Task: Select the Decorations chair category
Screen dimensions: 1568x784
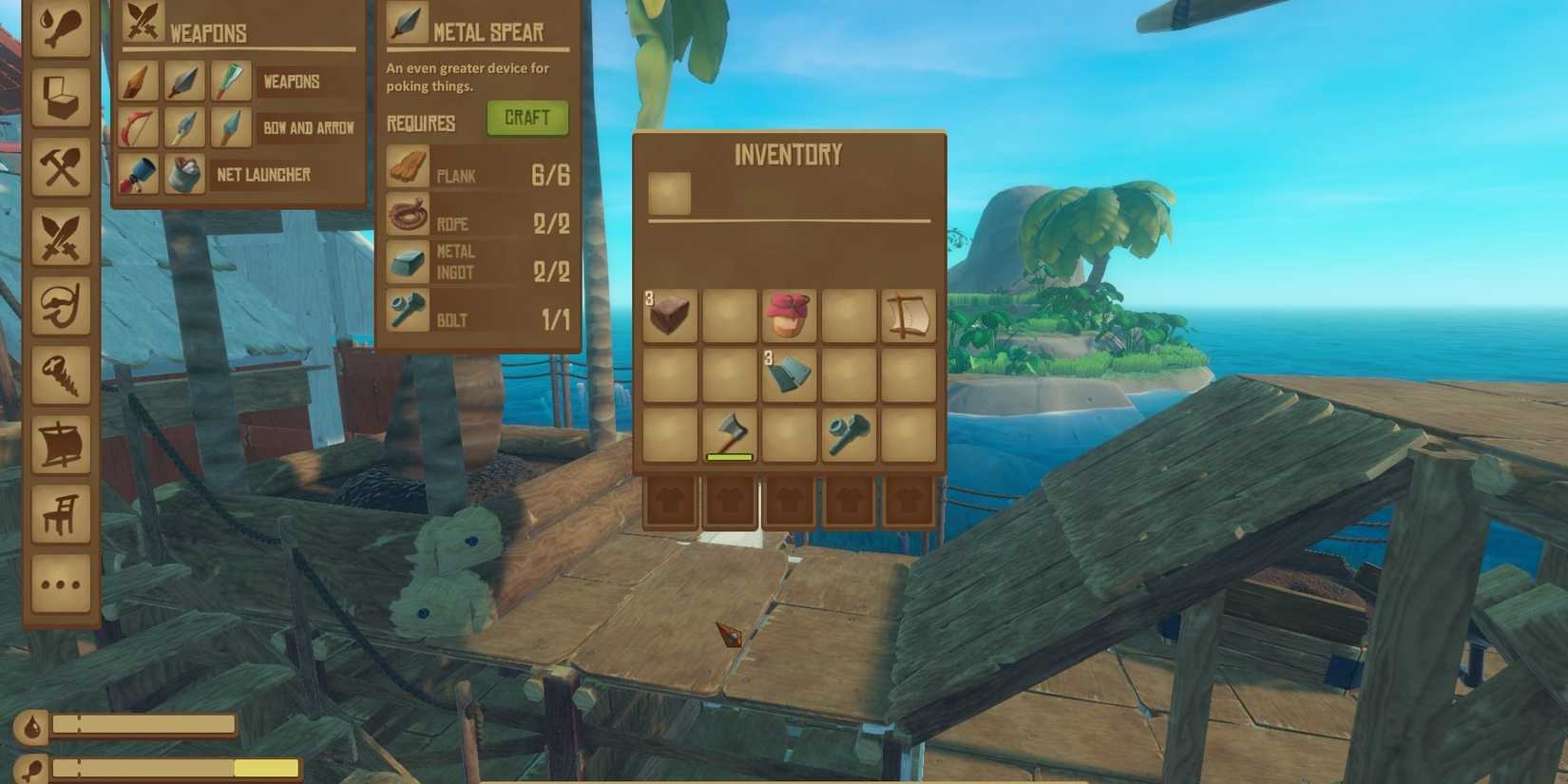Action: pyautogui.click(x=60, y=508)
